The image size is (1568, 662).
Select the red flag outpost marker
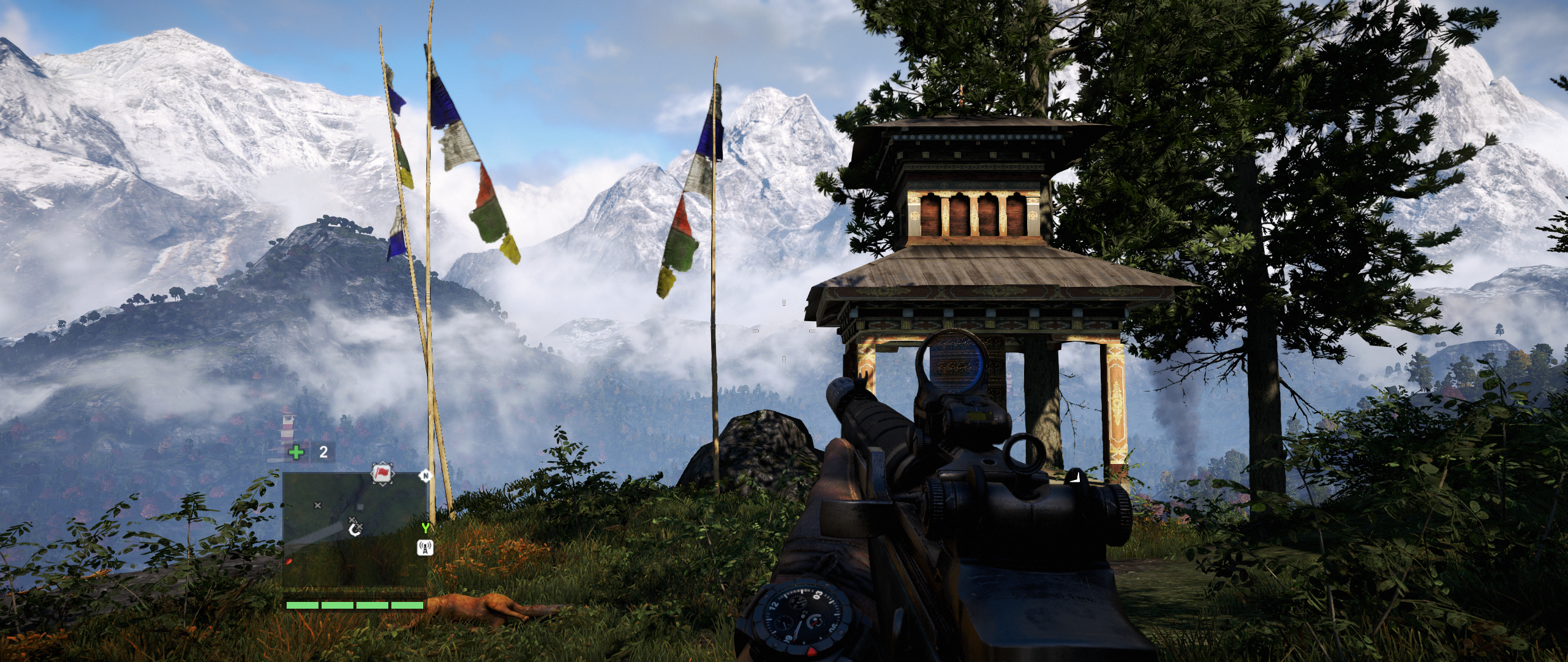382,473
